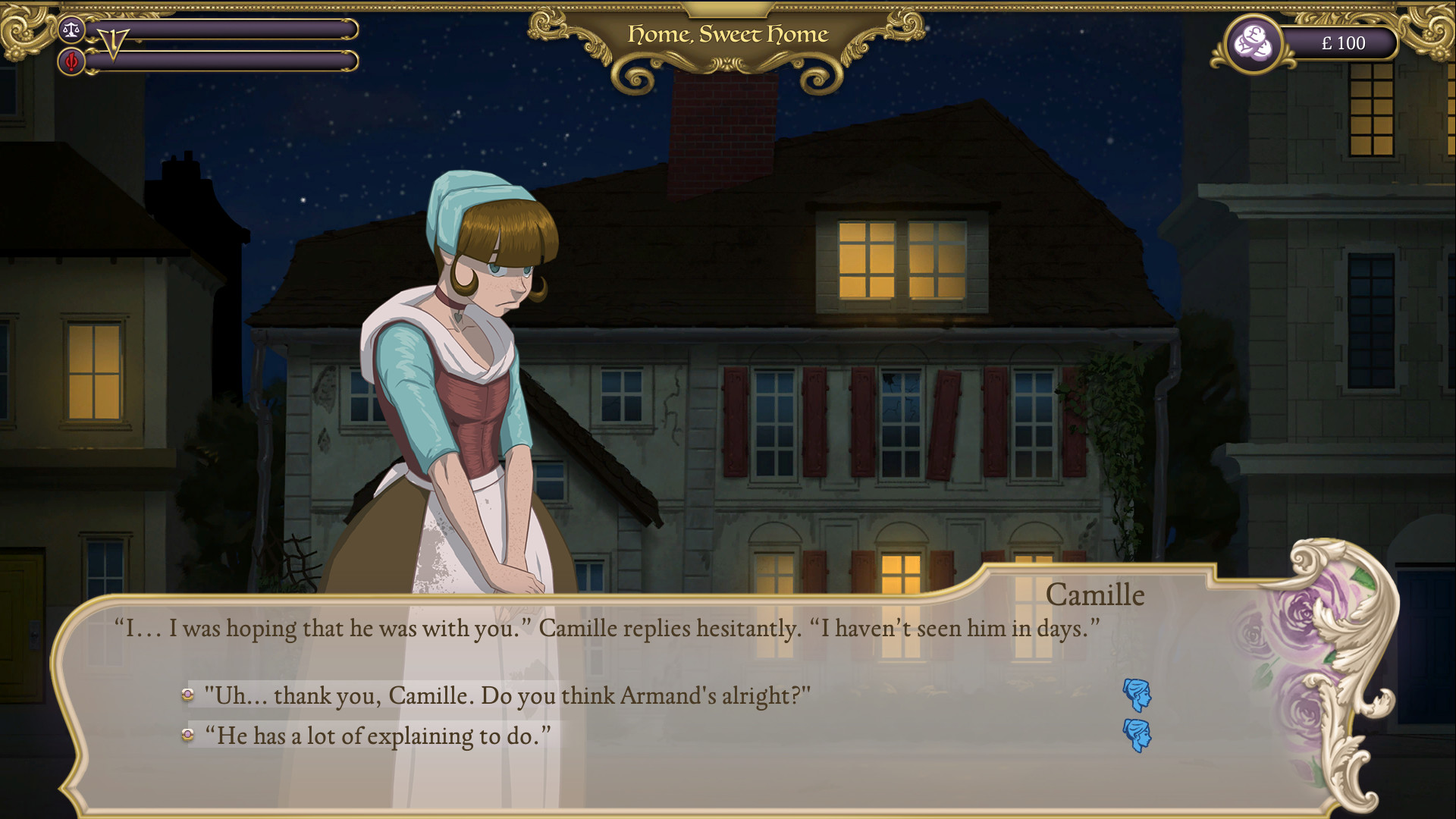The height and width of the screenshot is (819, 1456).
Task: Open the money display panel
Action: pyautogui.click(x=1342, y=43)
